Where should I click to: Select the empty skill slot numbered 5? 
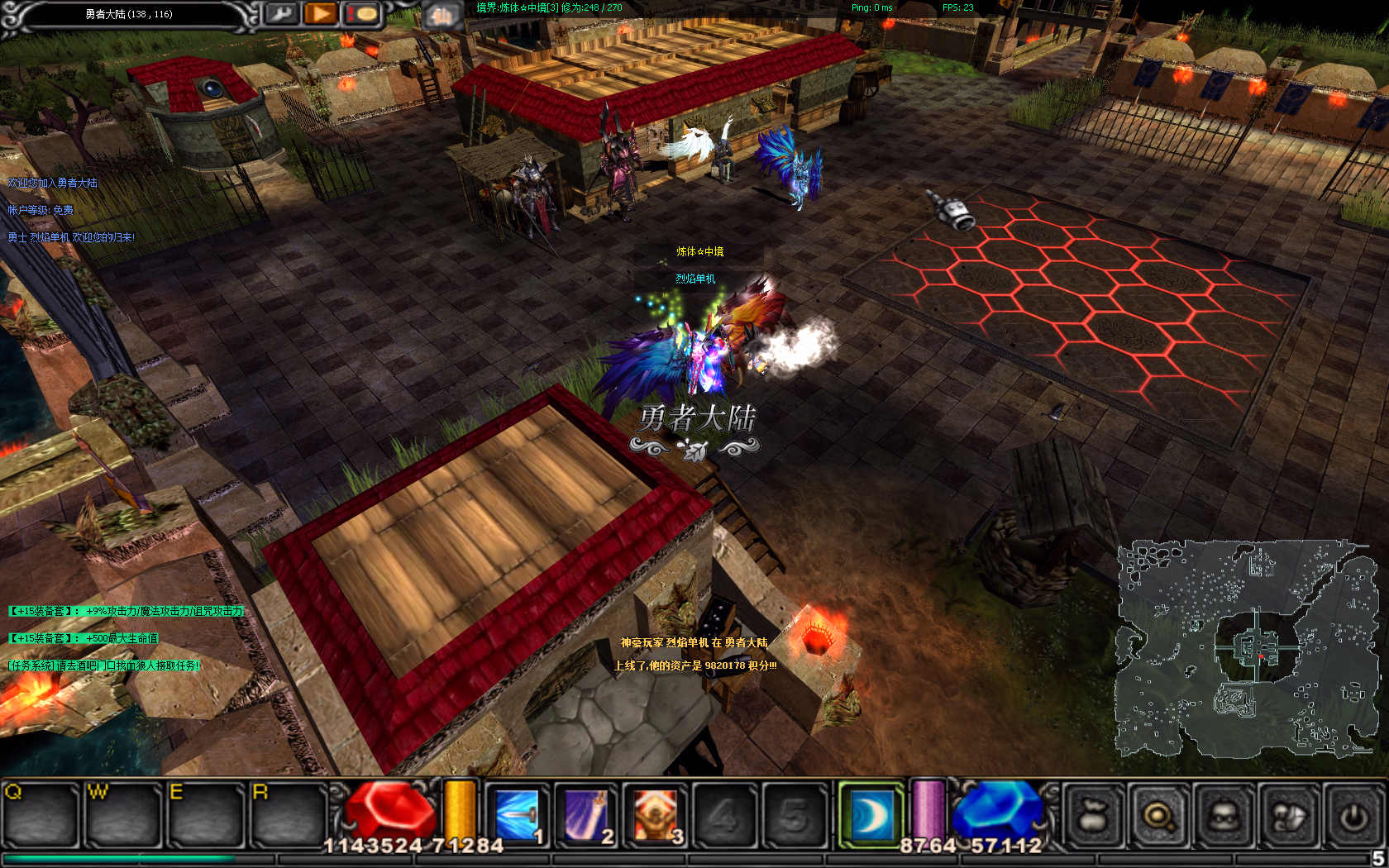[x=794, y=816]
